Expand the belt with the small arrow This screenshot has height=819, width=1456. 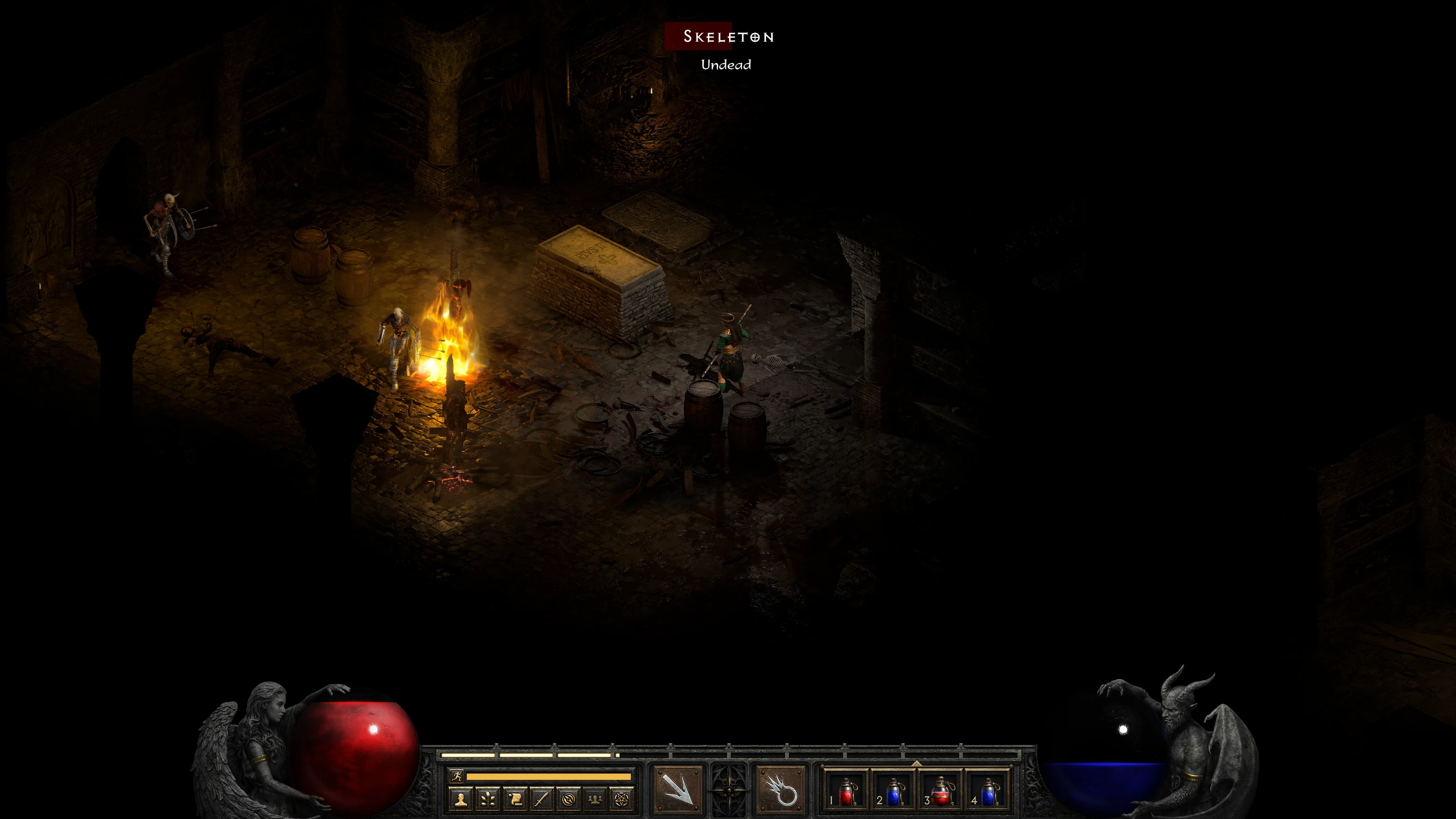917,763
